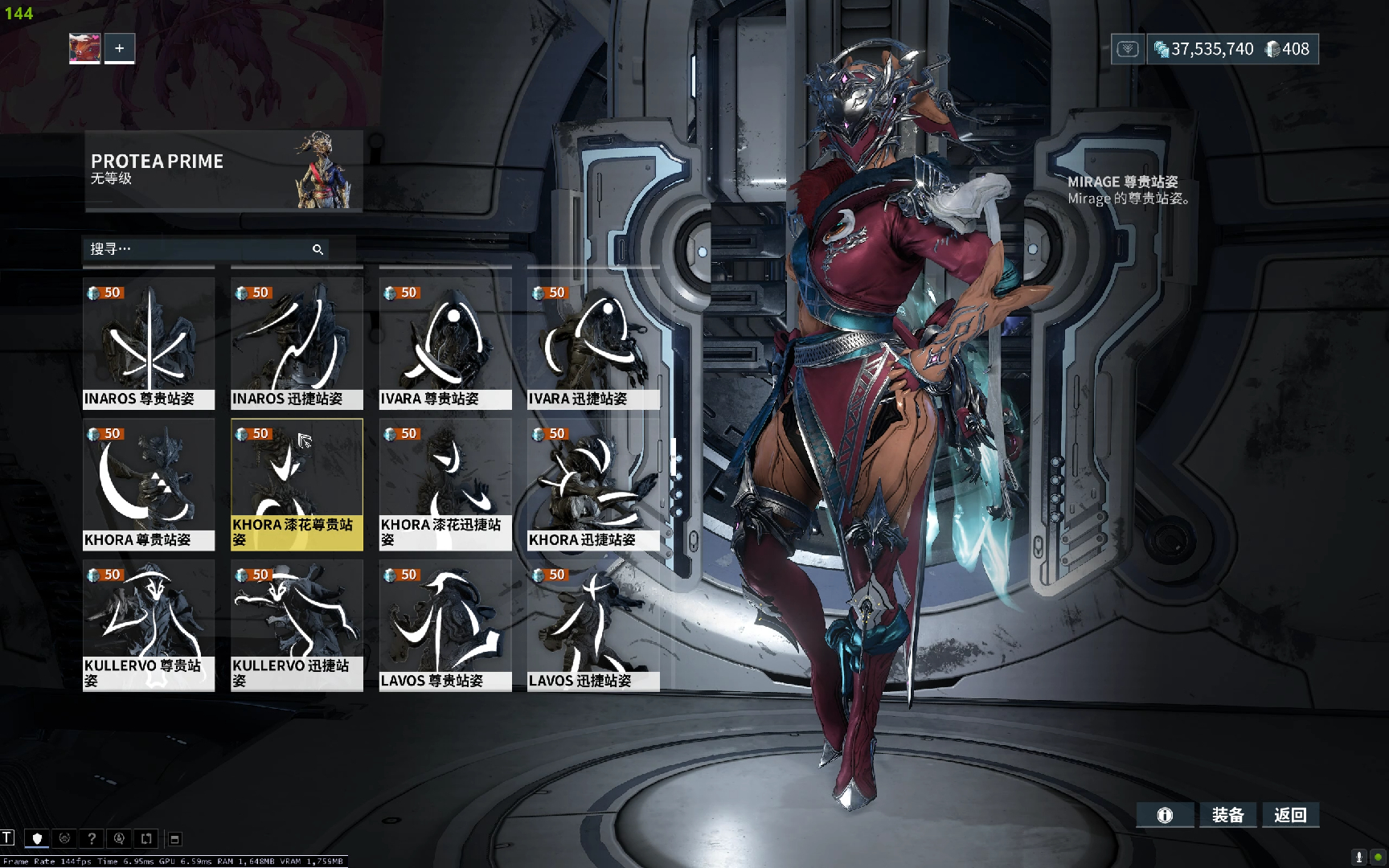
Task: Select the highlighted KHORA 漆花尊贵站姿 tile
Action: coord(297,484)
